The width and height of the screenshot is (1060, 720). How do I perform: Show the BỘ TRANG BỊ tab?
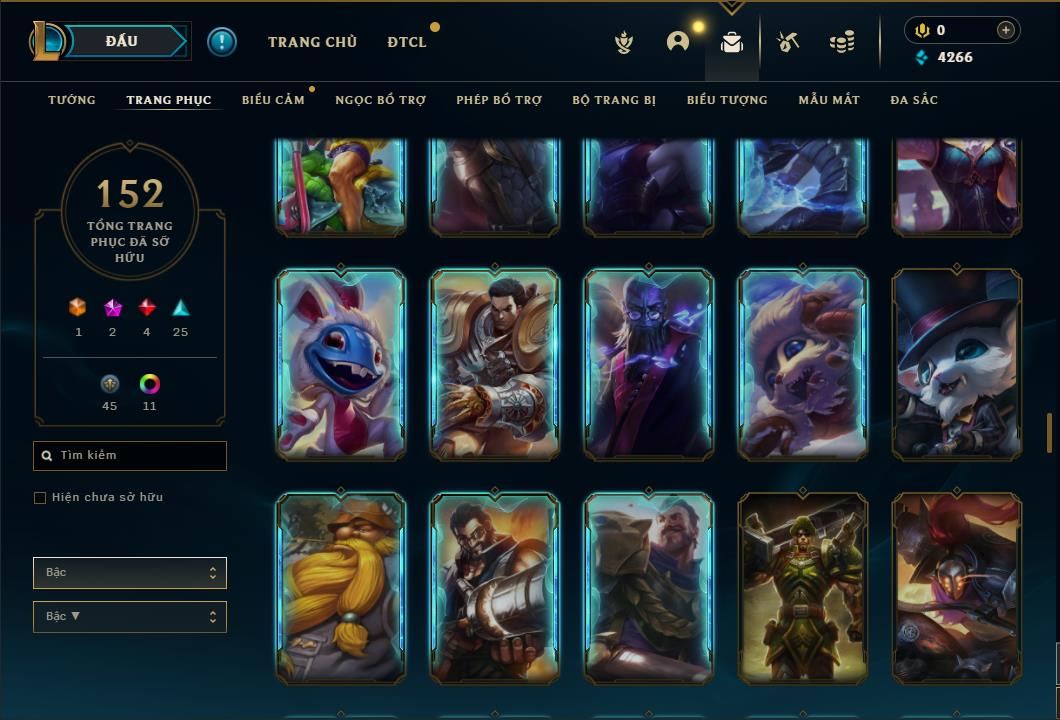pos(614,100)
